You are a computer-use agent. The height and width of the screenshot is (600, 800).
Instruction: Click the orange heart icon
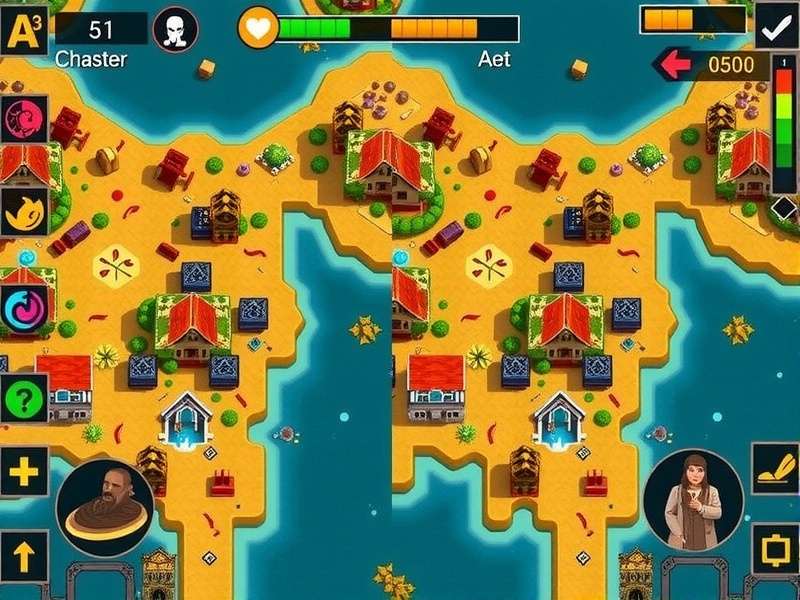point(258,29)
